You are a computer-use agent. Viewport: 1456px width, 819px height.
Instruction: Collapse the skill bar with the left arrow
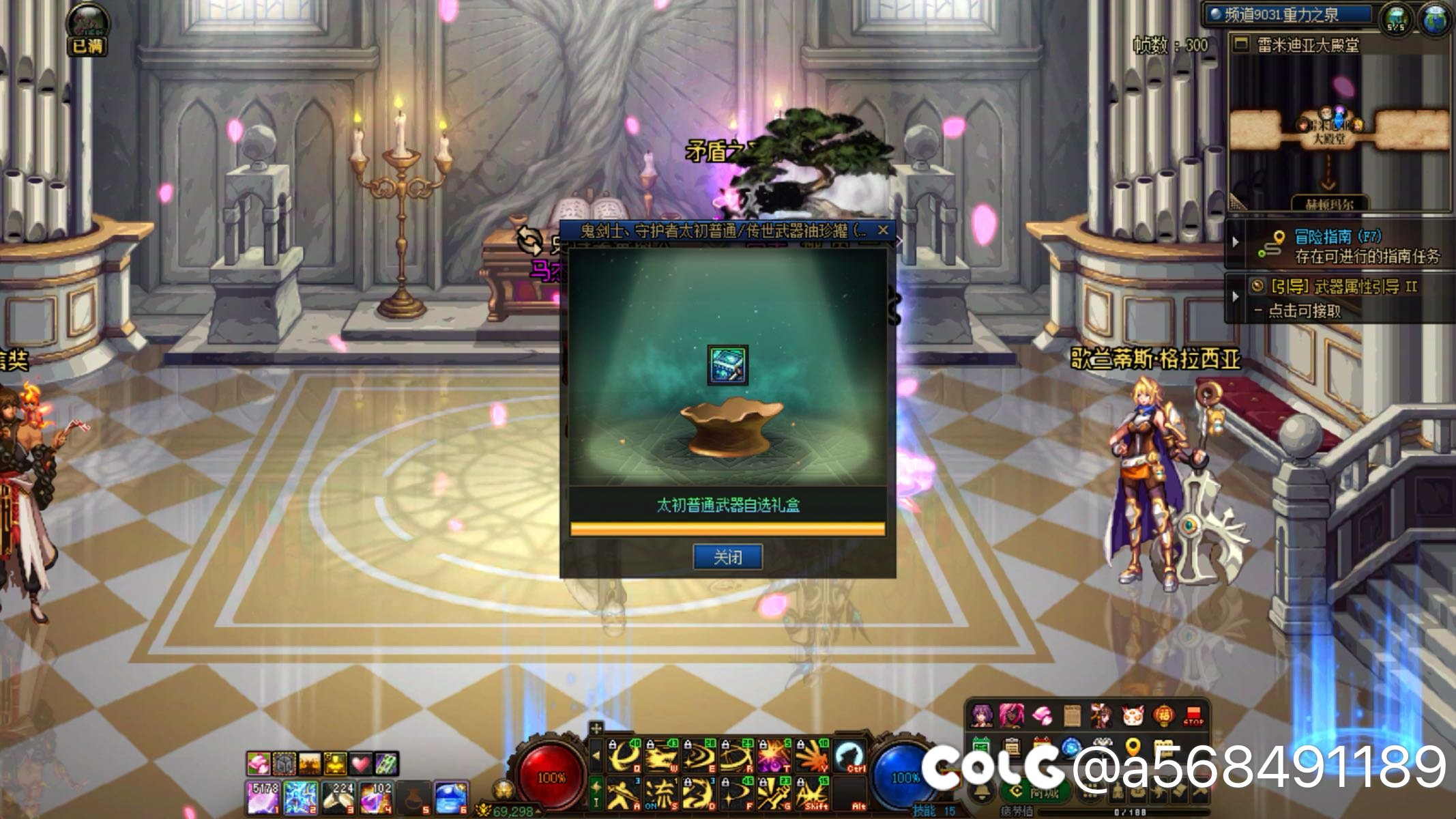point(596,756)
